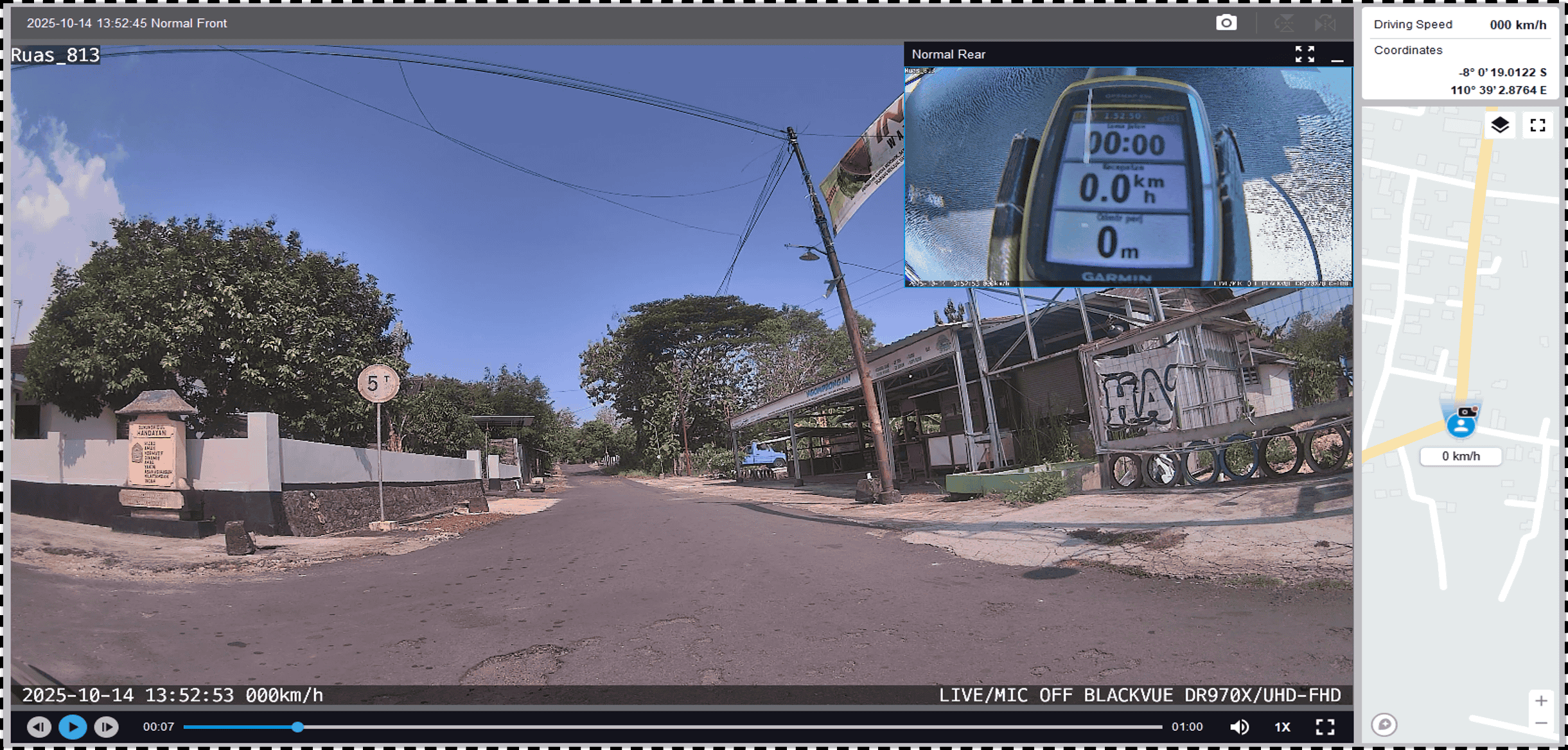Click the round map logo button
This screenshot has width=1568, height=750.
(1384, 725)
